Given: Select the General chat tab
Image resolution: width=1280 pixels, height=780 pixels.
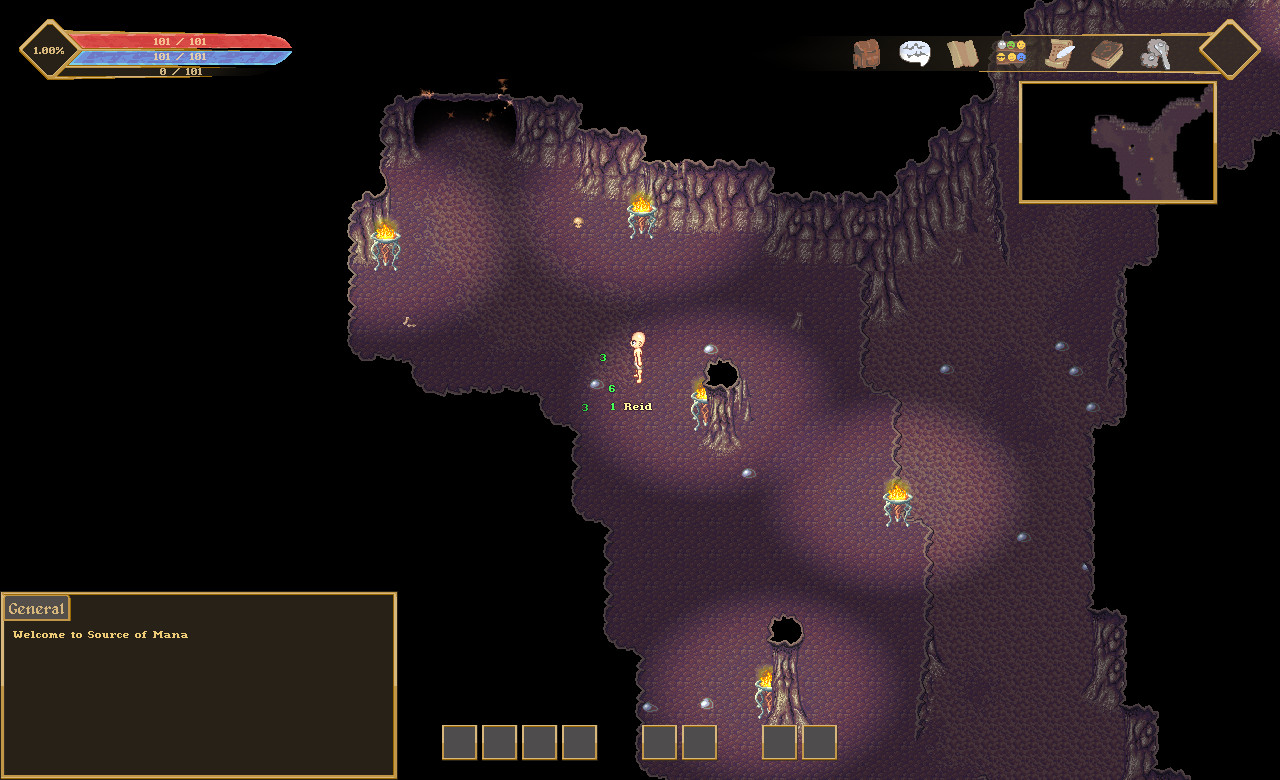Looking at the screenshot, I should [37, 609].
